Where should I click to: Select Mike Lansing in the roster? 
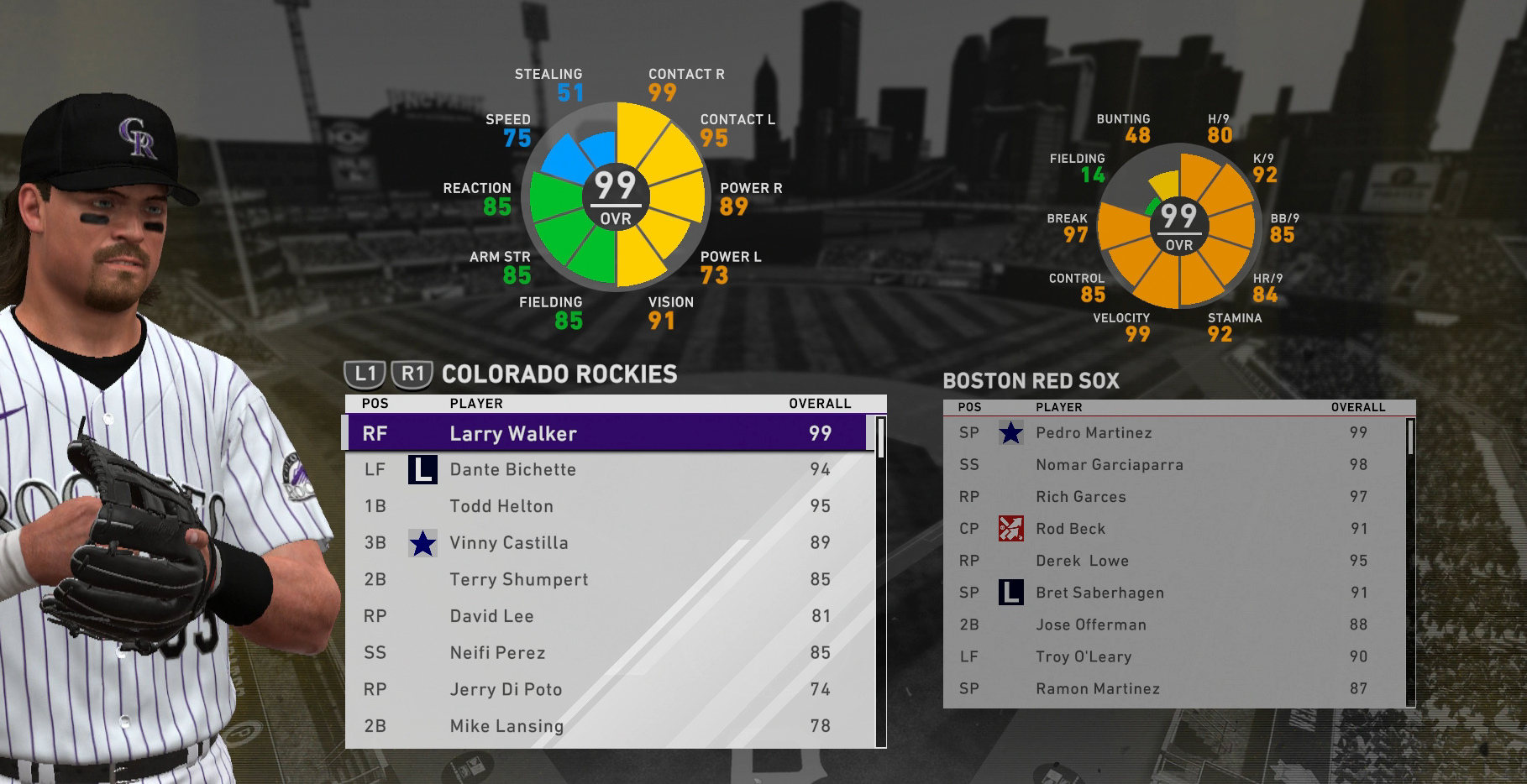point(605,726)
